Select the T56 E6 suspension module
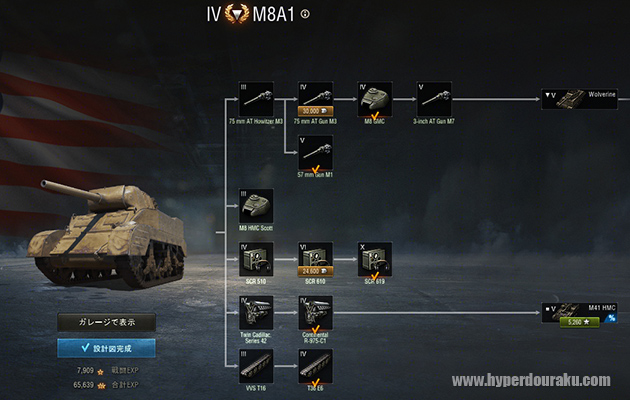 point(316,366)
